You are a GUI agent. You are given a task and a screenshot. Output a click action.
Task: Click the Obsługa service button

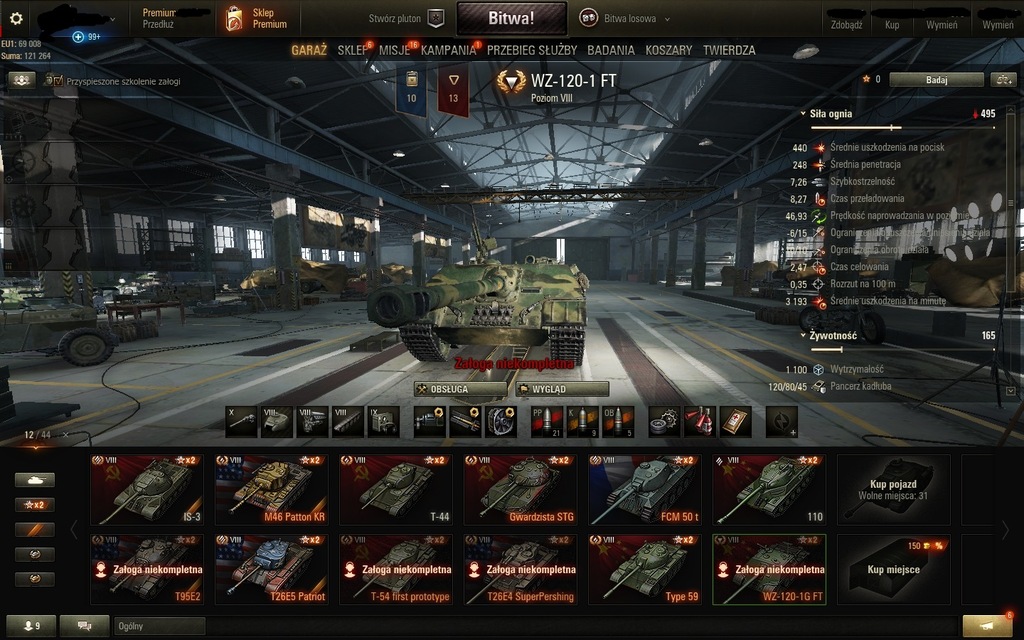[x=460, y=389]
